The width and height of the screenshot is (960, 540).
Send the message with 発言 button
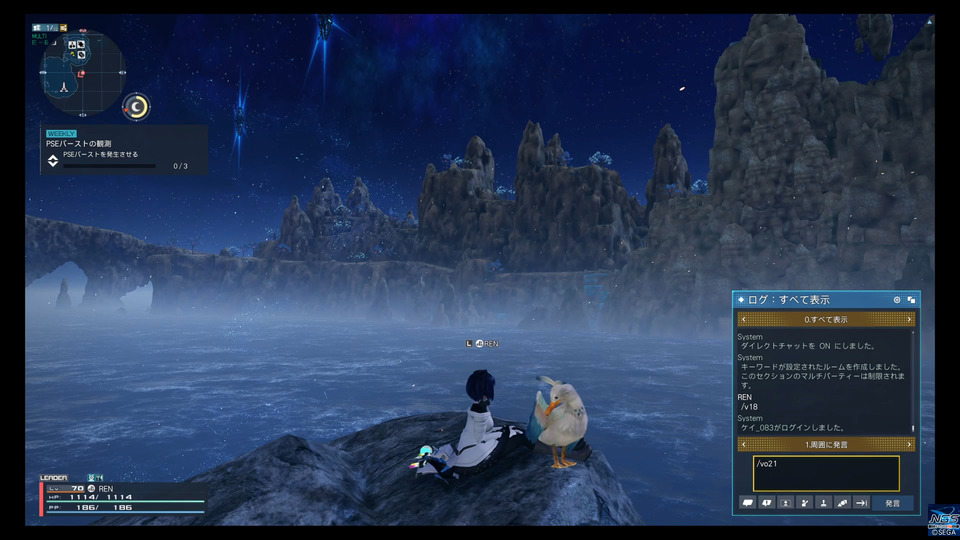click(x=892, y=503)
